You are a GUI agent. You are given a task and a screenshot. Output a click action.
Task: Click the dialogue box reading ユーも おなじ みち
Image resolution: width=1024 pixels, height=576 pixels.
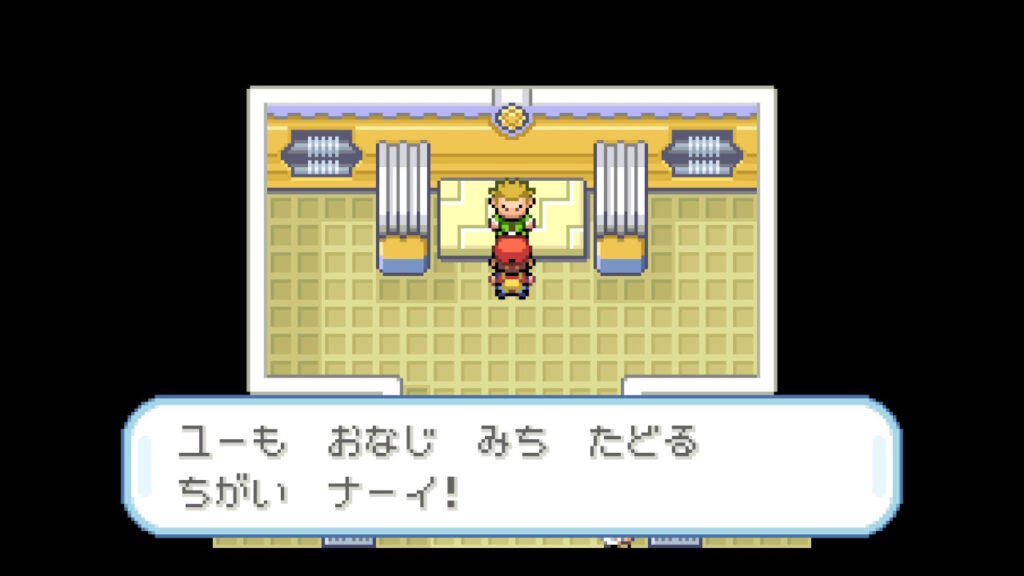(x=511, y=467)
